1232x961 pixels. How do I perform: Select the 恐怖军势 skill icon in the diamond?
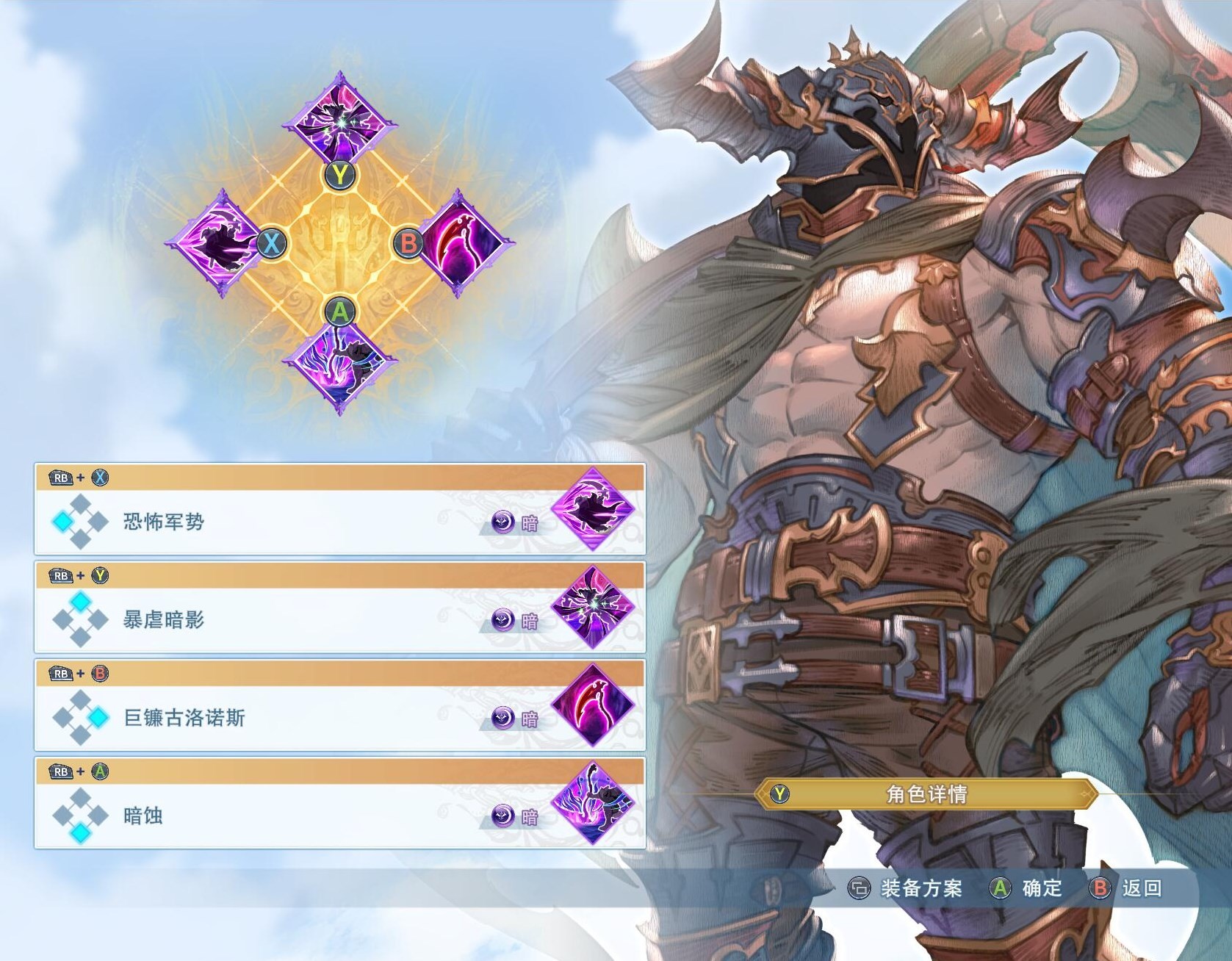click(x=224, y=243)
